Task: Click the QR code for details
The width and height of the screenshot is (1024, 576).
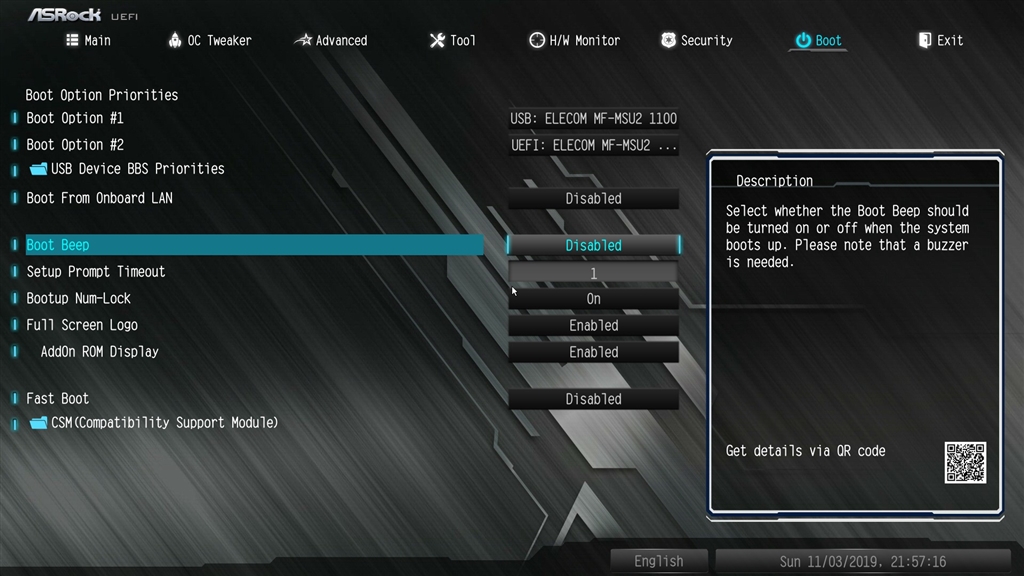Action: (965, 462)
